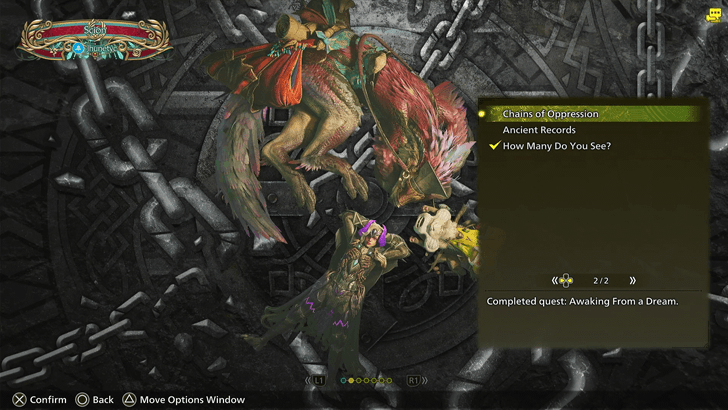Go to the next quest list page arrow

[632, 281]
